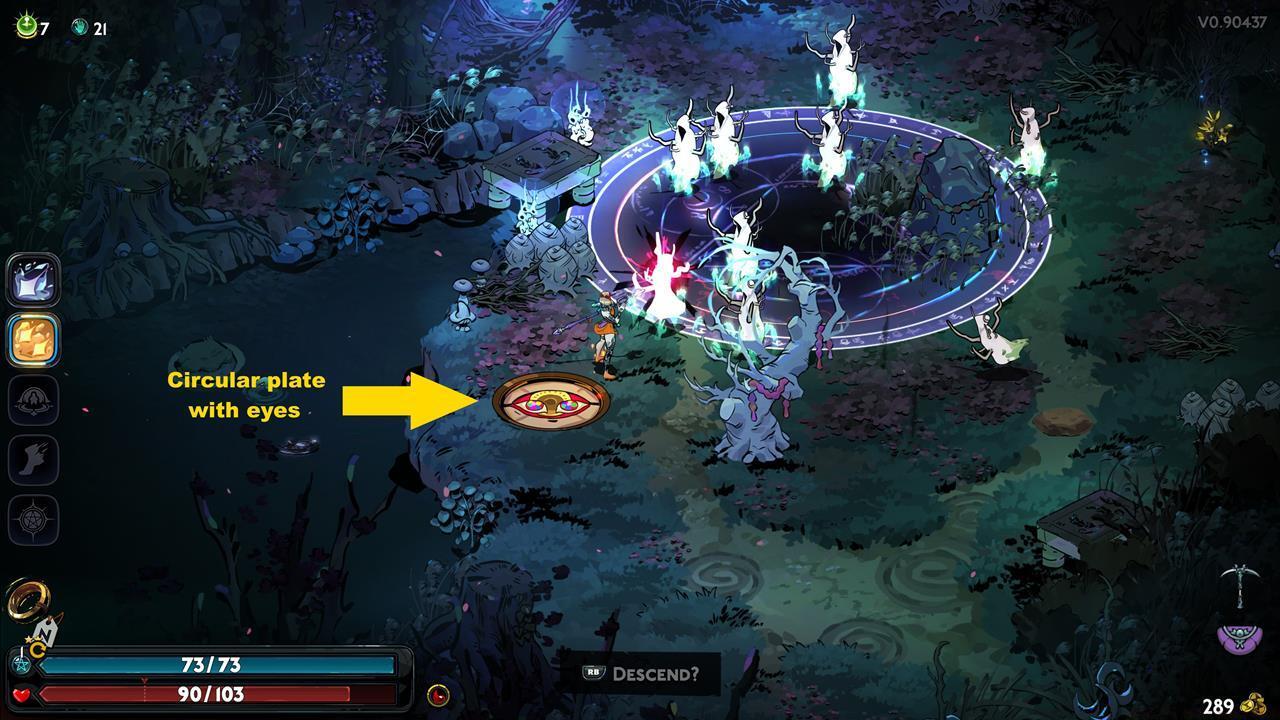Click the yellow C rank badge
1280x720 pixels.
pos(37,648)
